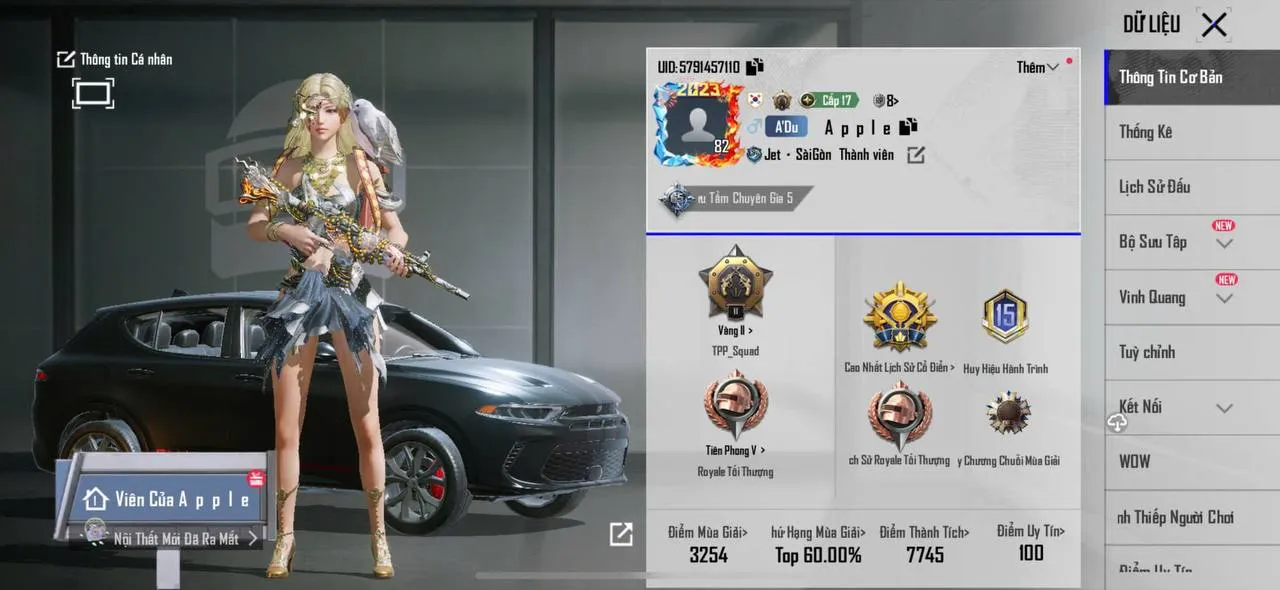Open Thông tin Cá nhân

114,59
